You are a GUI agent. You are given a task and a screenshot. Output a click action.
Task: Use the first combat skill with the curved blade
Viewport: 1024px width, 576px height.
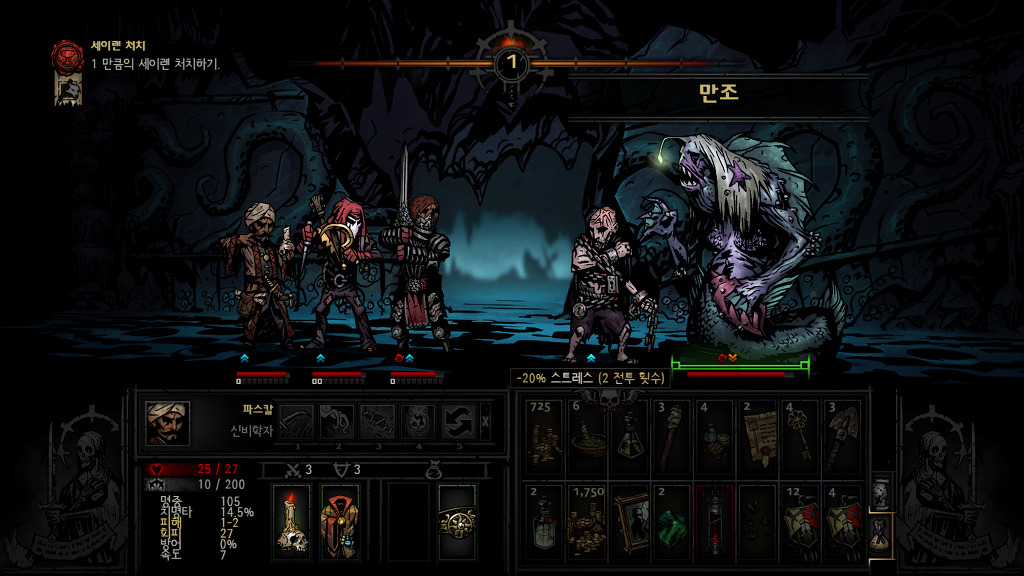click(x=296, y=422)
